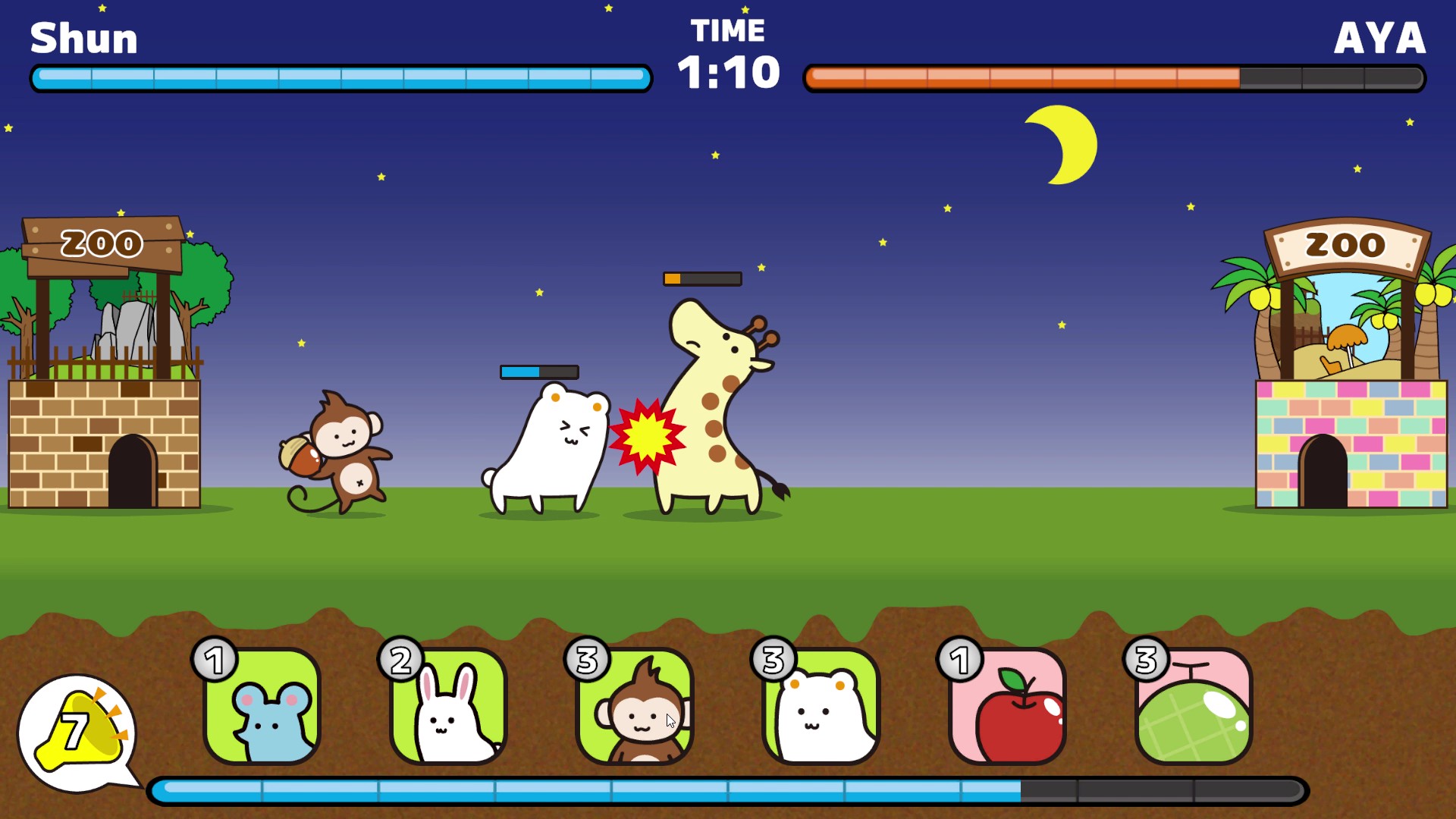Open AYA's colorful zoo base entrance
The height and width of the screenshot is (819, 1456).
click(1323, 470)
